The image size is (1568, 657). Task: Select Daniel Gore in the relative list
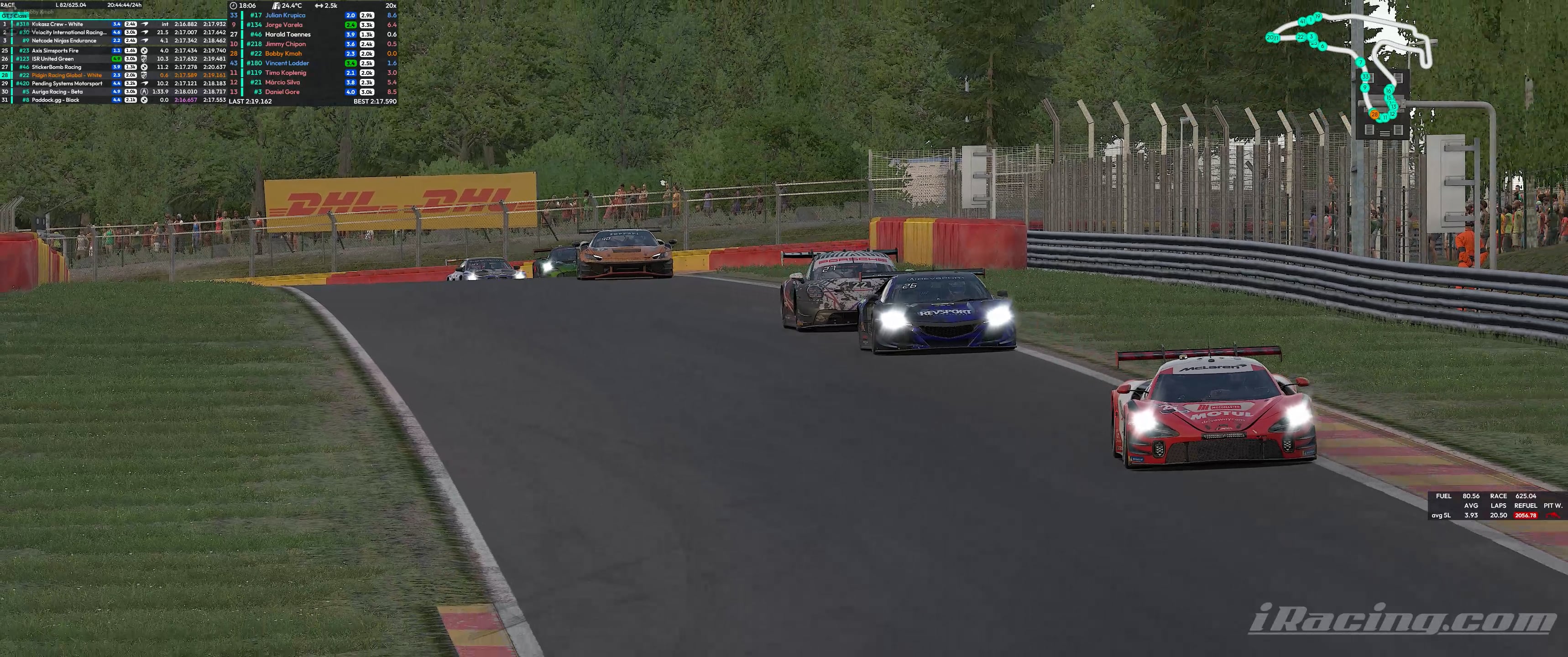point(282,92)
